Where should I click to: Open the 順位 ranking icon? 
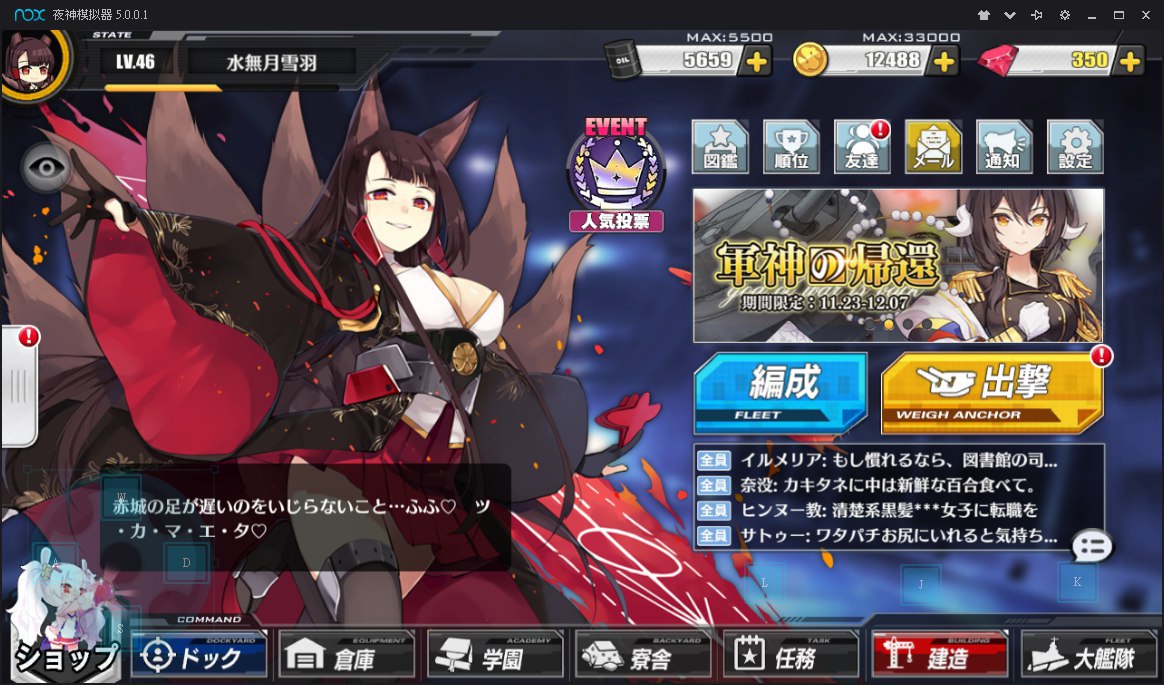click(791, 147)
